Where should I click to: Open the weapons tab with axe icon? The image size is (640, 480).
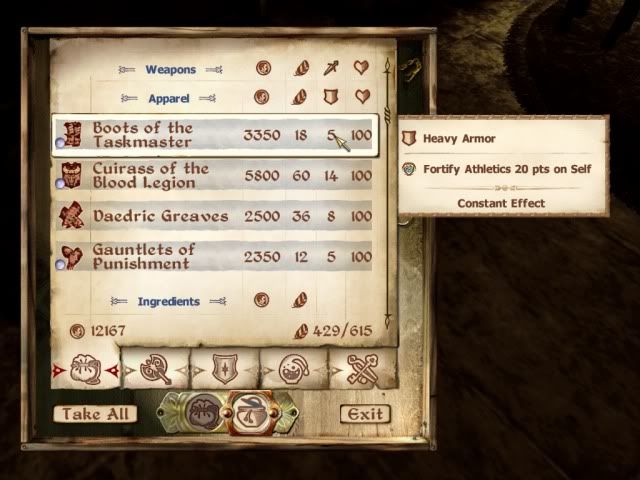pos(155,369)
